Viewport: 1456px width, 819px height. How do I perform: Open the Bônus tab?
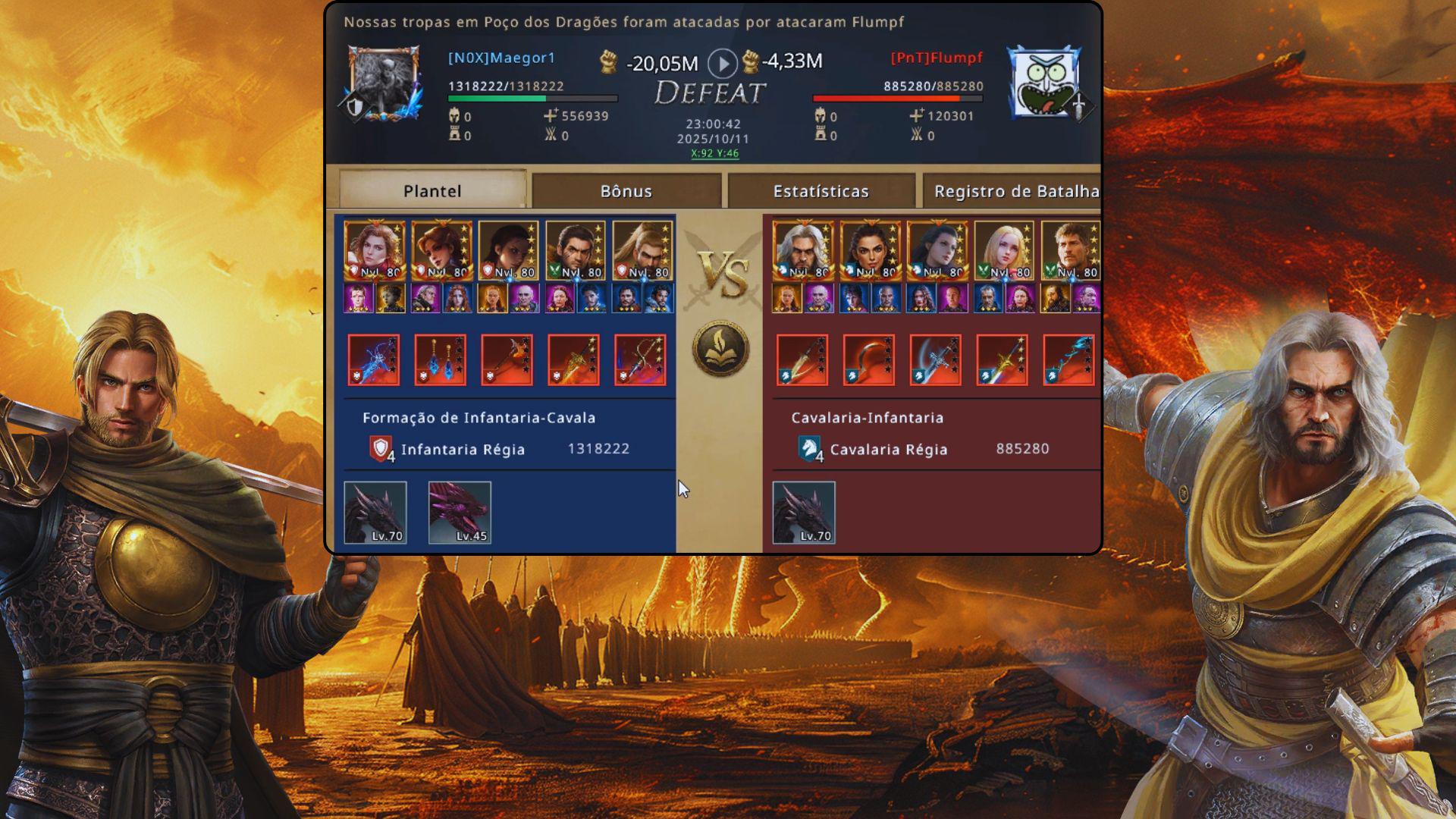click(626, 191)
